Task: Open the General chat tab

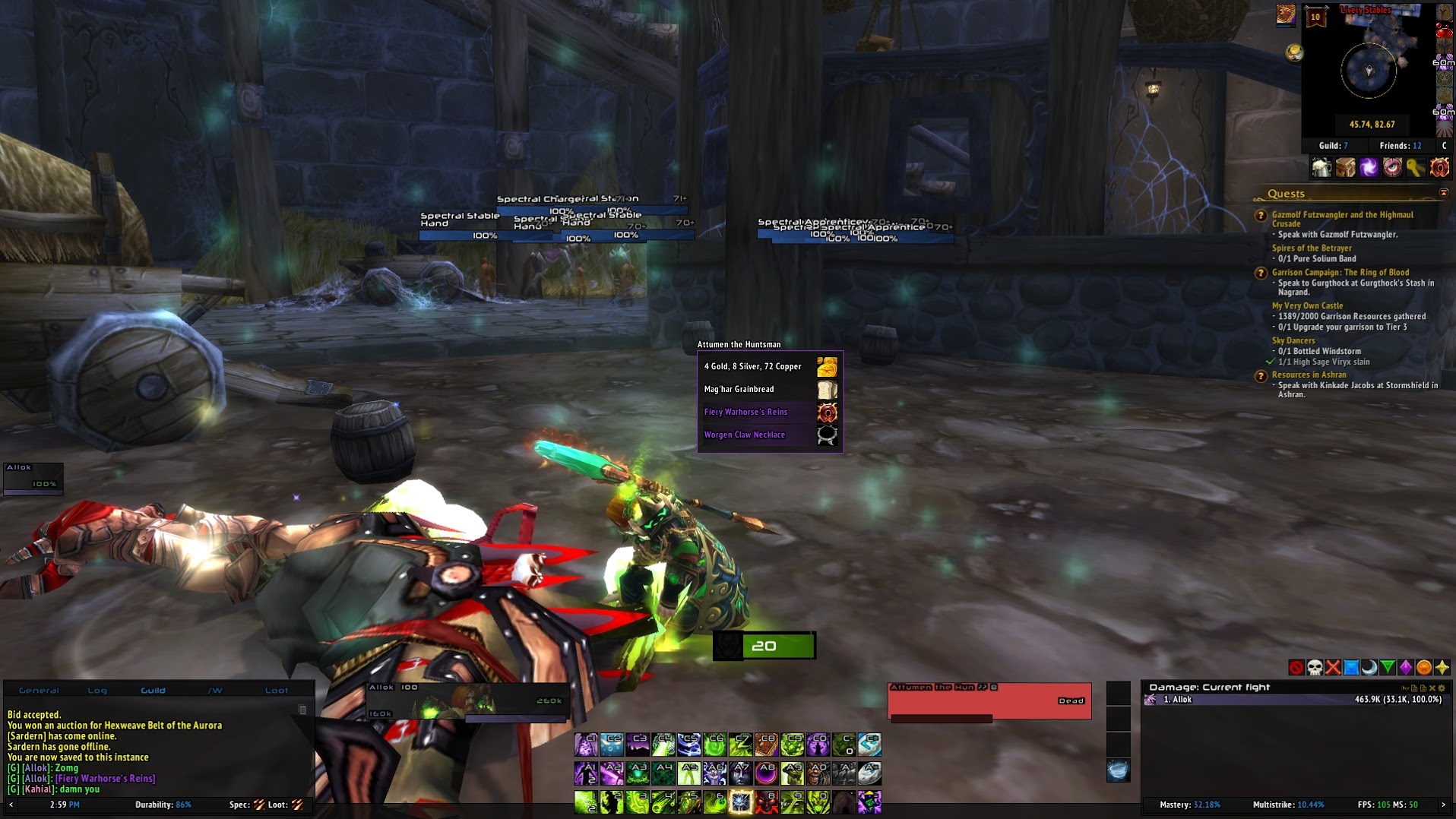Action: coord(39,691)
